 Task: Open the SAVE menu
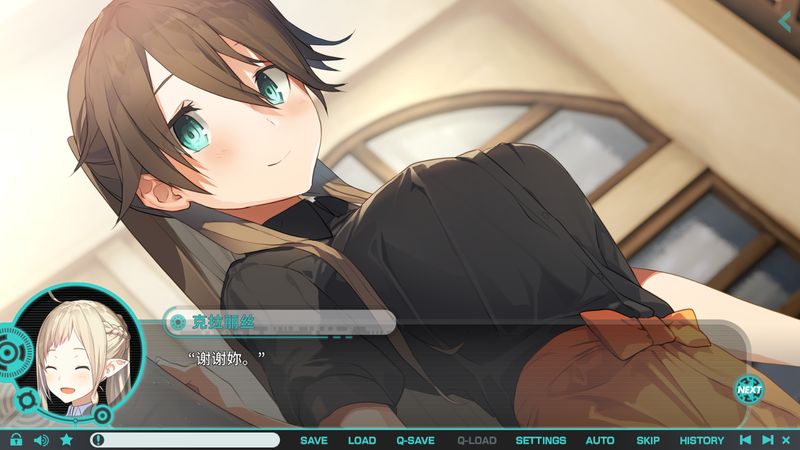coord(313,440)
